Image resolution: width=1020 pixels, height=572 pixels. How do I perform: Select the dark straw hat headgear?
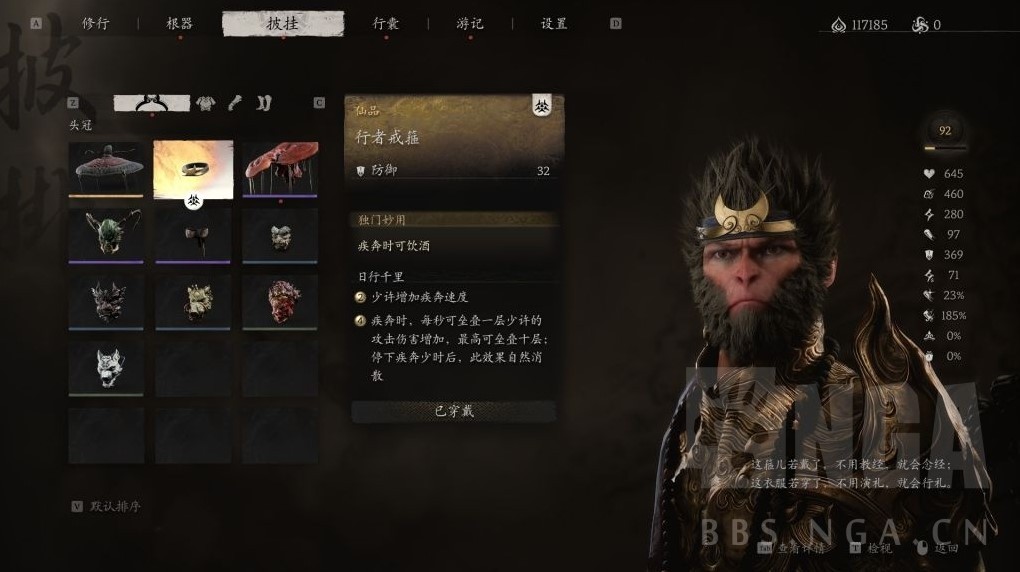coord(106,168)
